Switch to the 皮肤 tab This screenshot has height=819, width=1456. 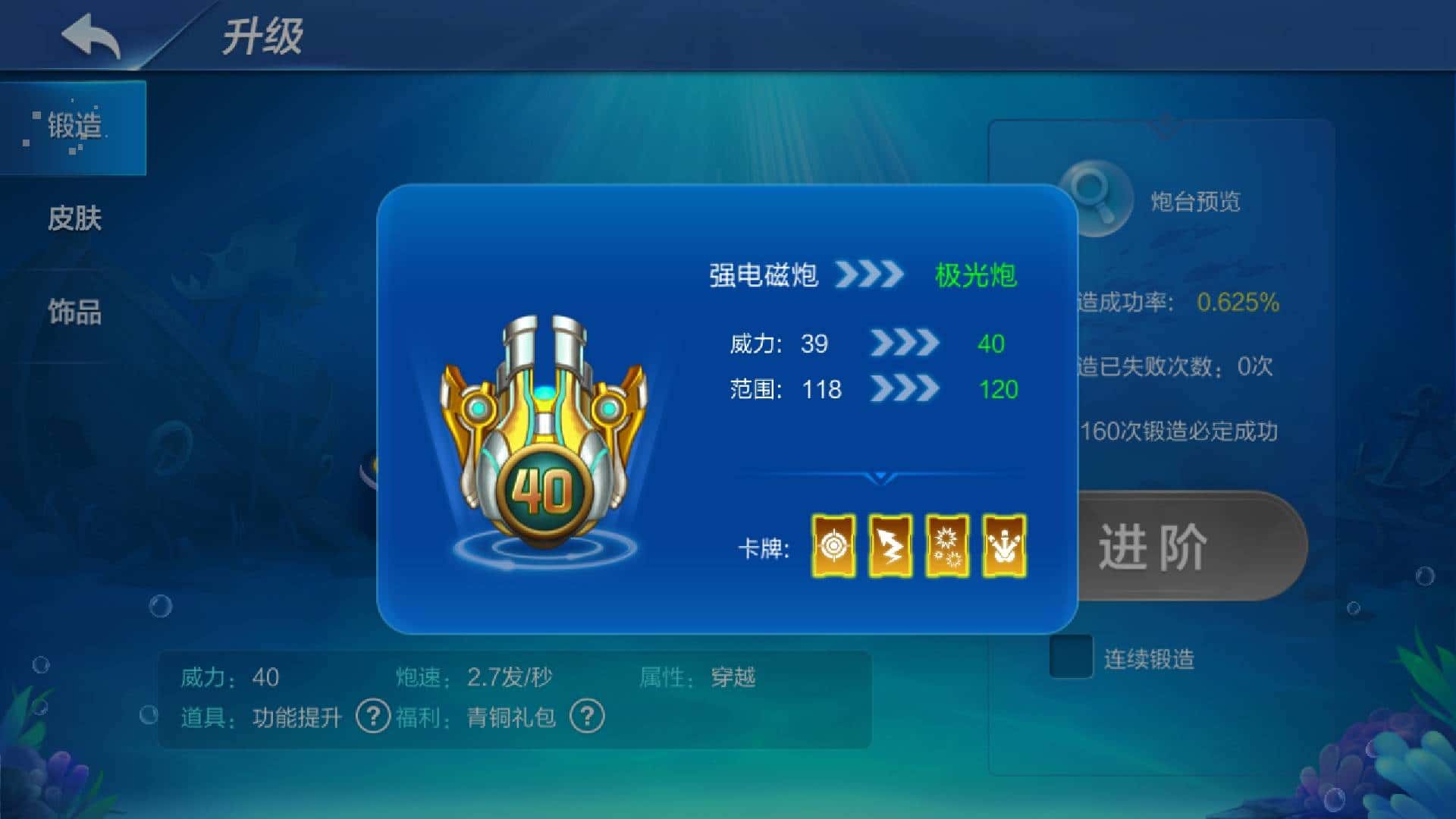click(76, 220)
